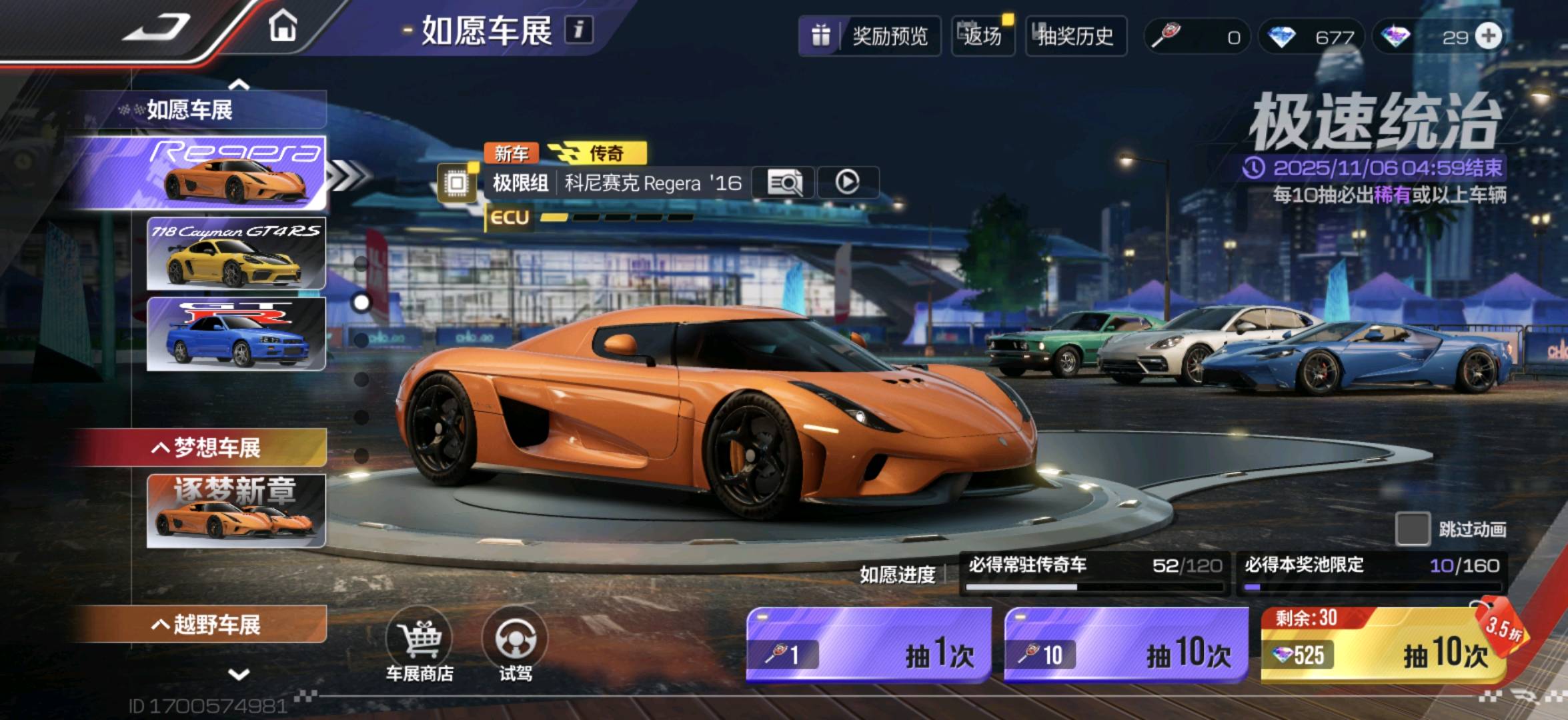Play the Regera preview video
Image resolution: width=1568 pixels, height=720 pixels.
[847, 183]
